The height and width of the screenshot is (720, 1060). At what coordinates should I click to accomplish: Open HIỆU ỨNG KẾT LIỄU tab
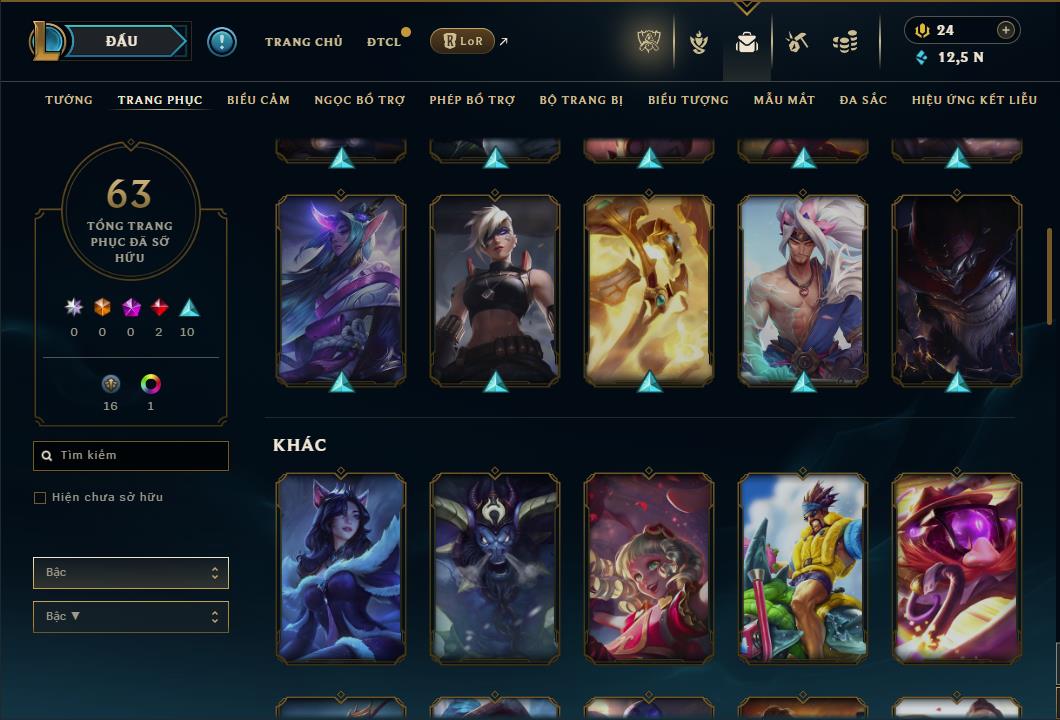974,100
